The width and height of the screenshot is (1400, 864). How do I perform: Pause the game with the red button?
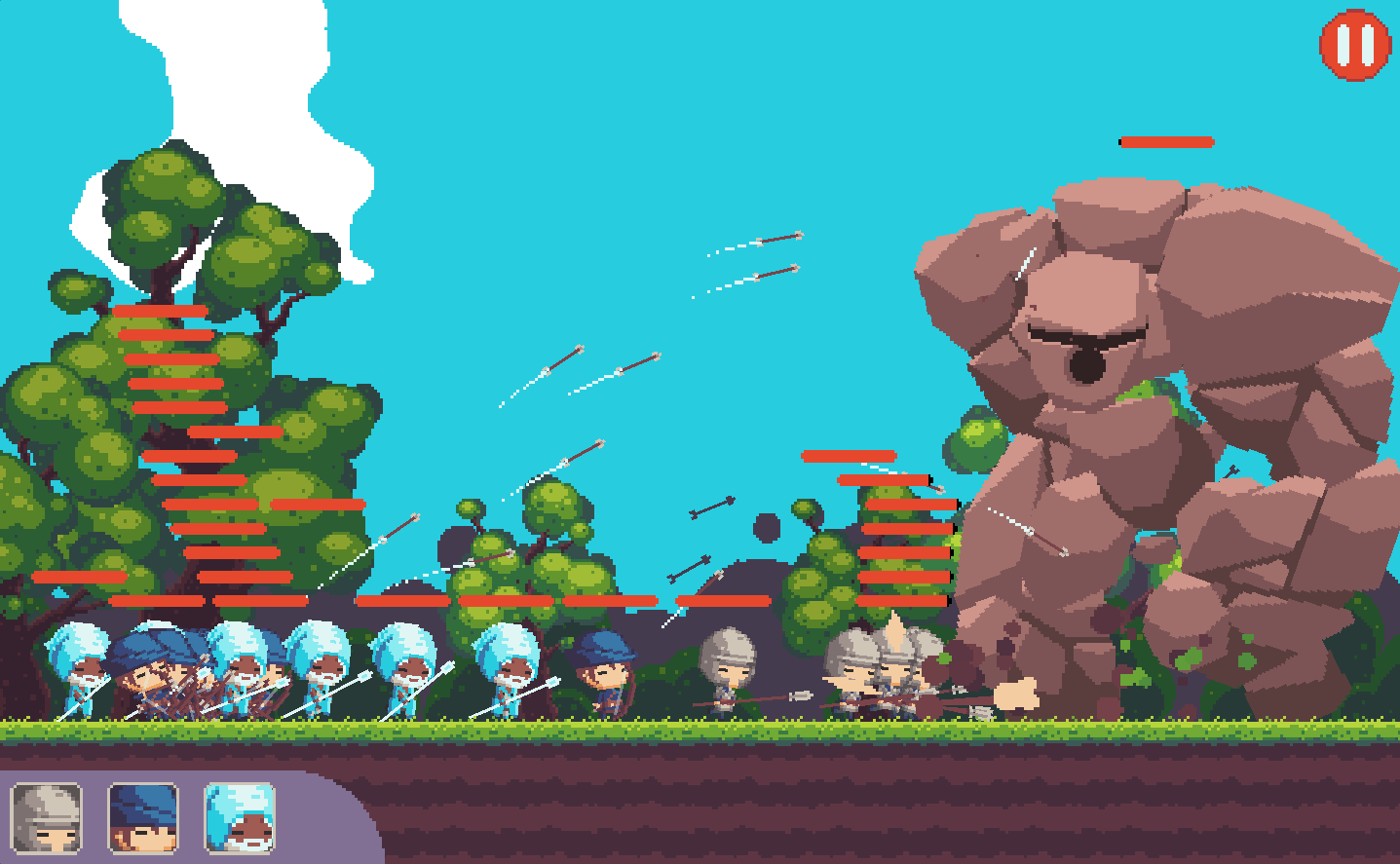1354,45
